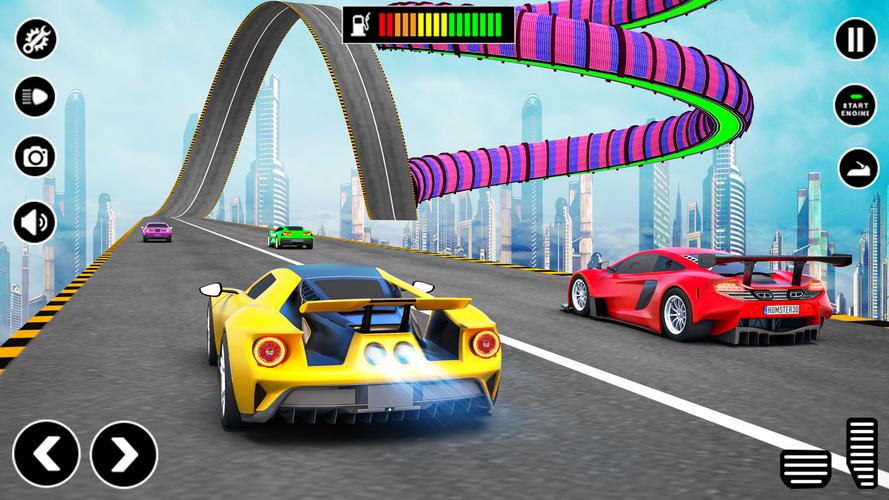The image size is (889, 500).
Task: Steer right with the right arrow
Action: point(124,455)
